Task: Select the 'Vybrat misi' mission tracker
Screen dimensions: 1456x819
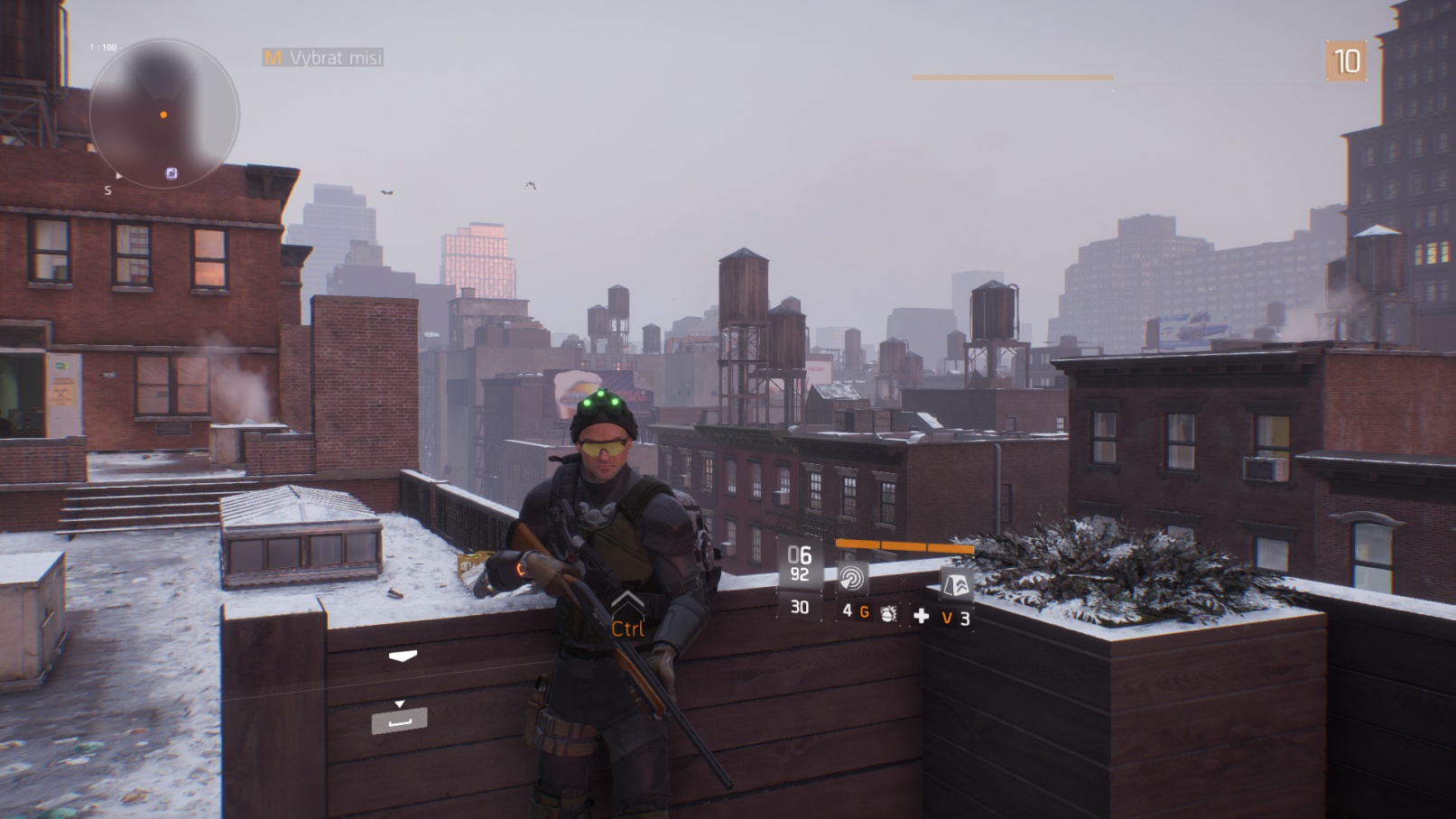Action: click(324, 58)
